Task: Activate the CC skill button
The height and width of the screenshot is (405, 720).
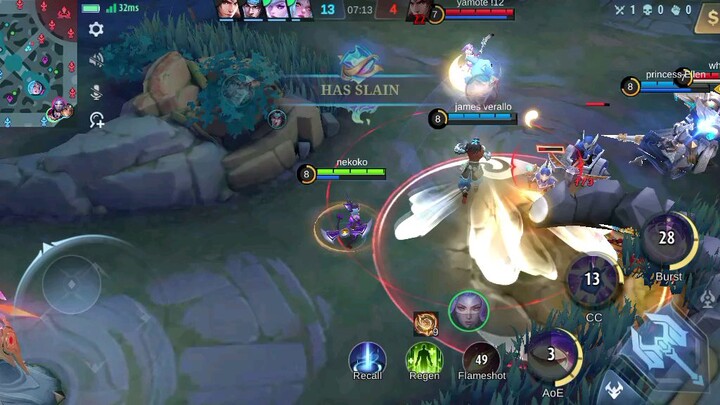Action: pos(593,281)
